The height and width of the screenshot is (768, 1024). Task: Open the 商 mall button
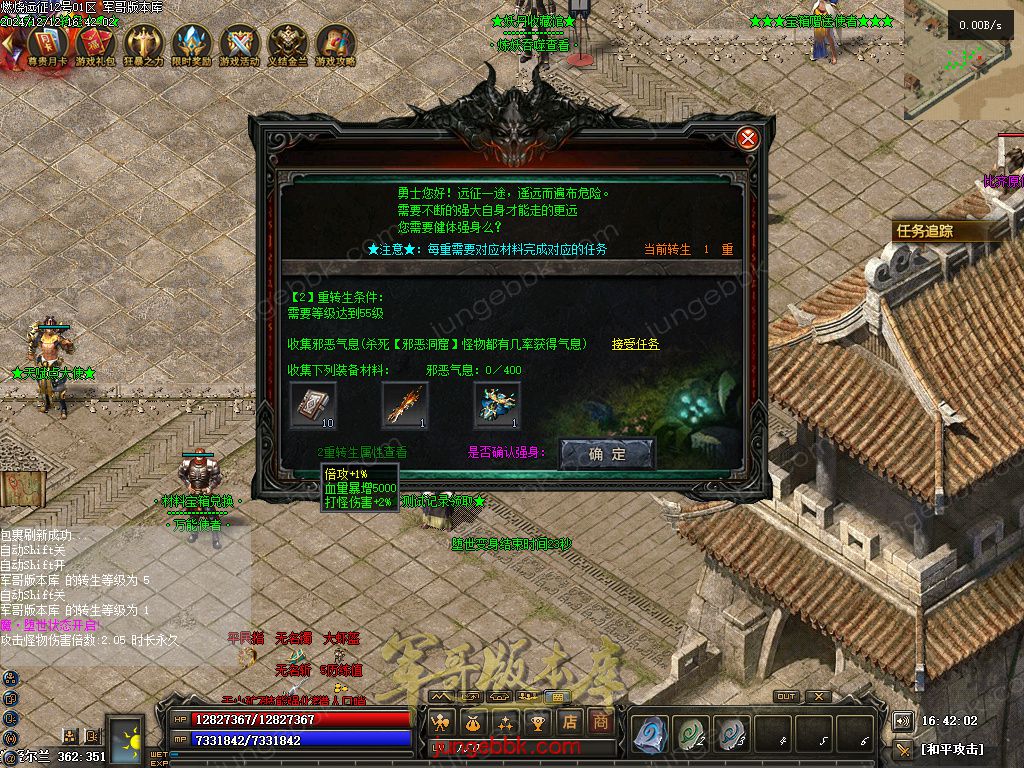coord(601,721)
